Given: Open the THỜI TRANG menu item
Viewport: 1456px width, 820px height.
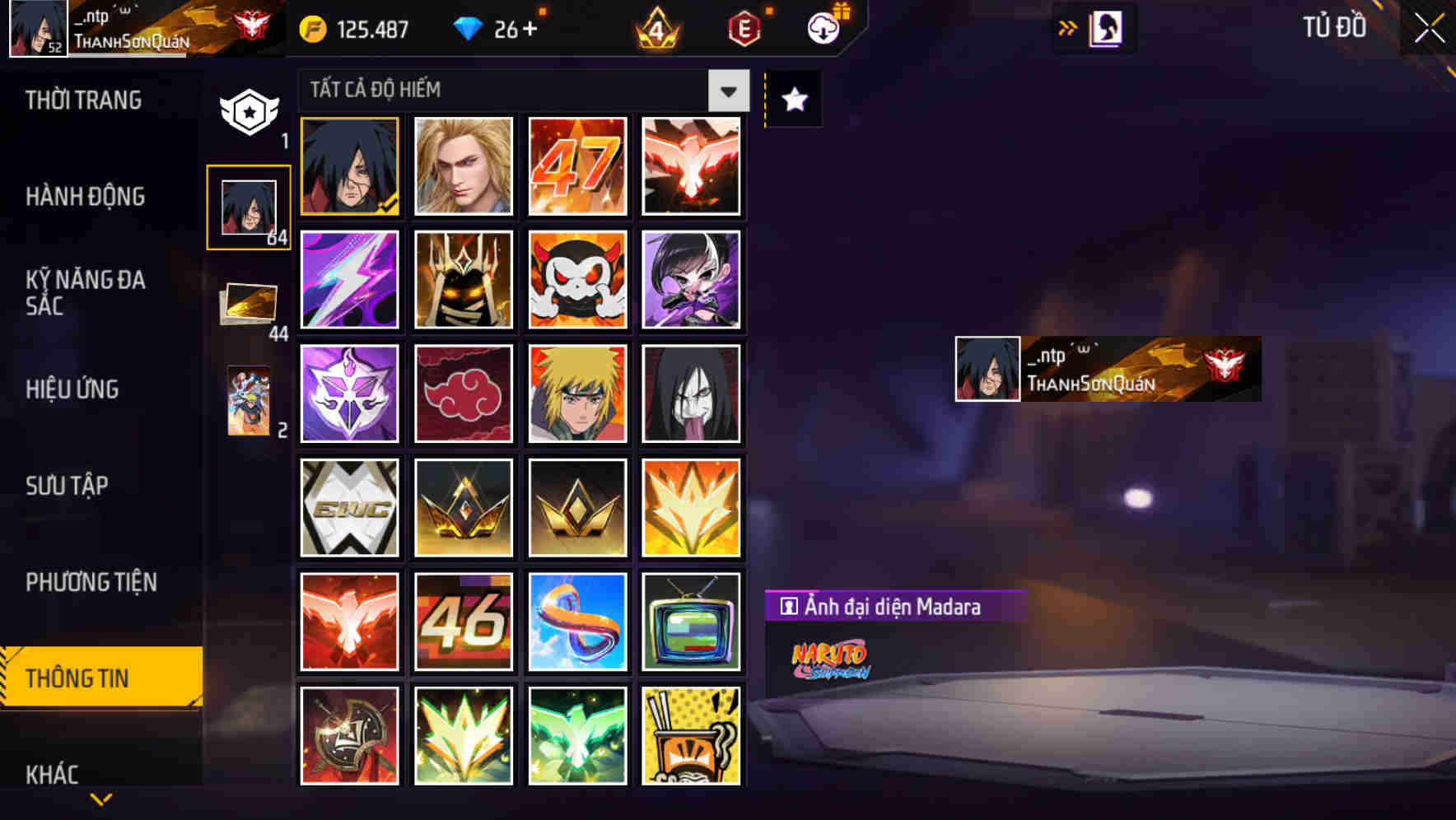Looking at the screenshot, I should (82, 100).
